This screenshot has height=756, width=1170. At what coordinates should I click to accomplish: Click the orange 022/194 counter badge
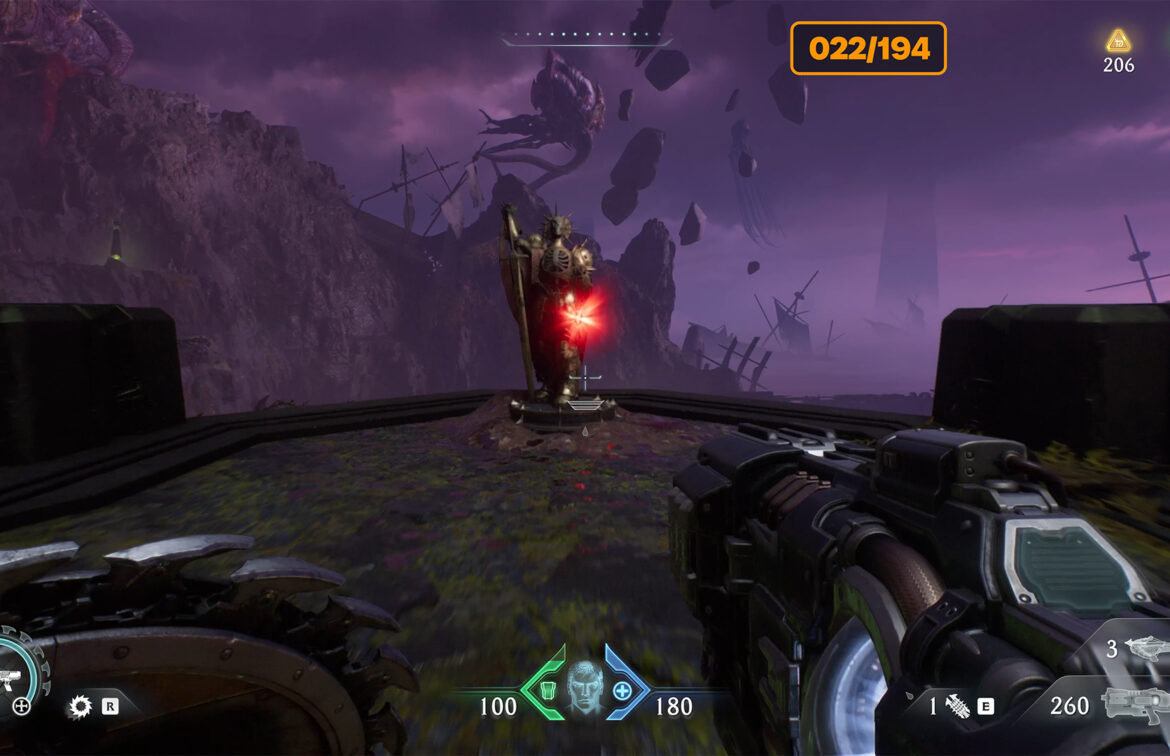pos(868,48)
